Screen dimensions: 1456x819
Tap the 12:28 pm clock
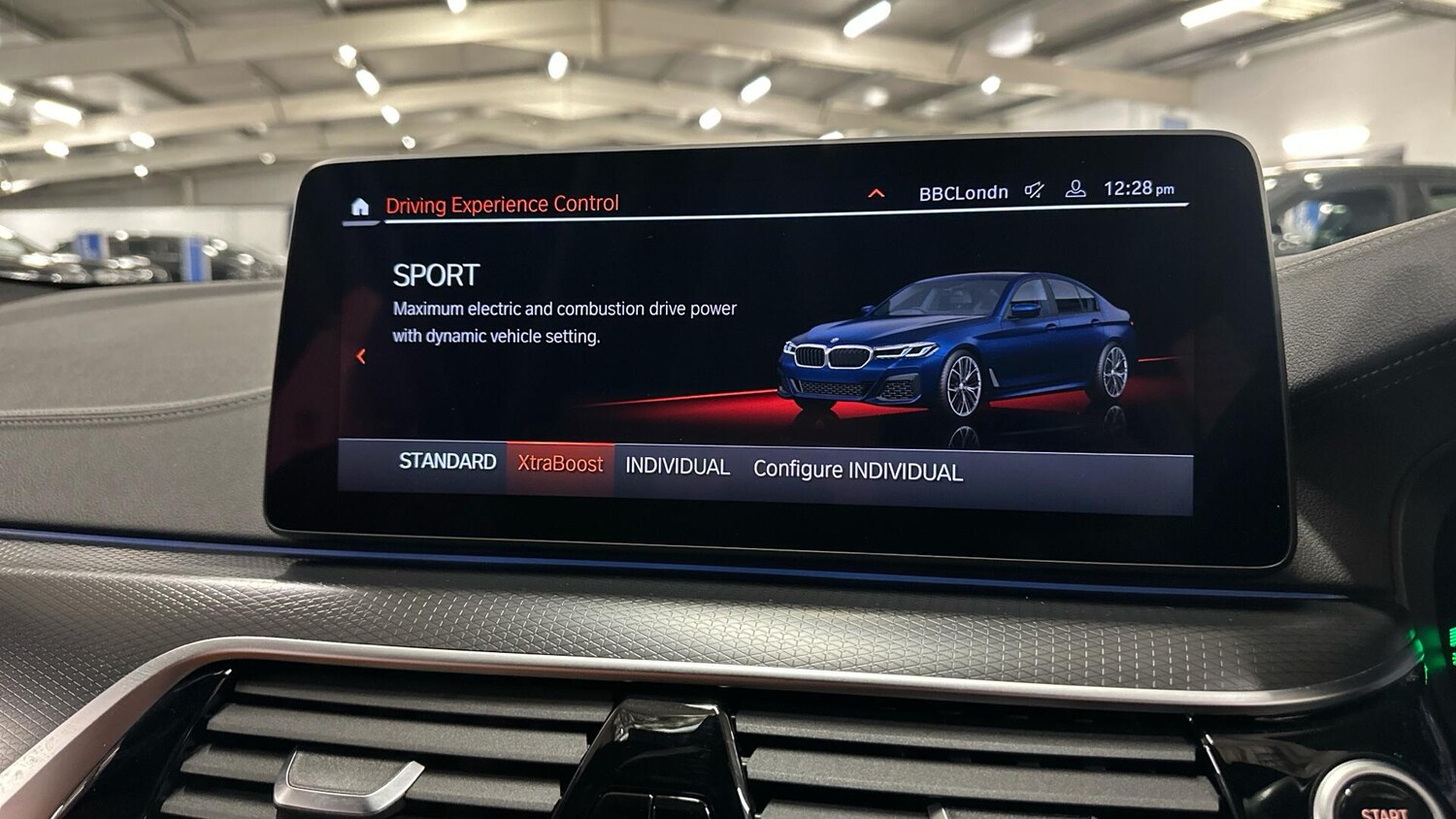click(x=1139, y=188)
